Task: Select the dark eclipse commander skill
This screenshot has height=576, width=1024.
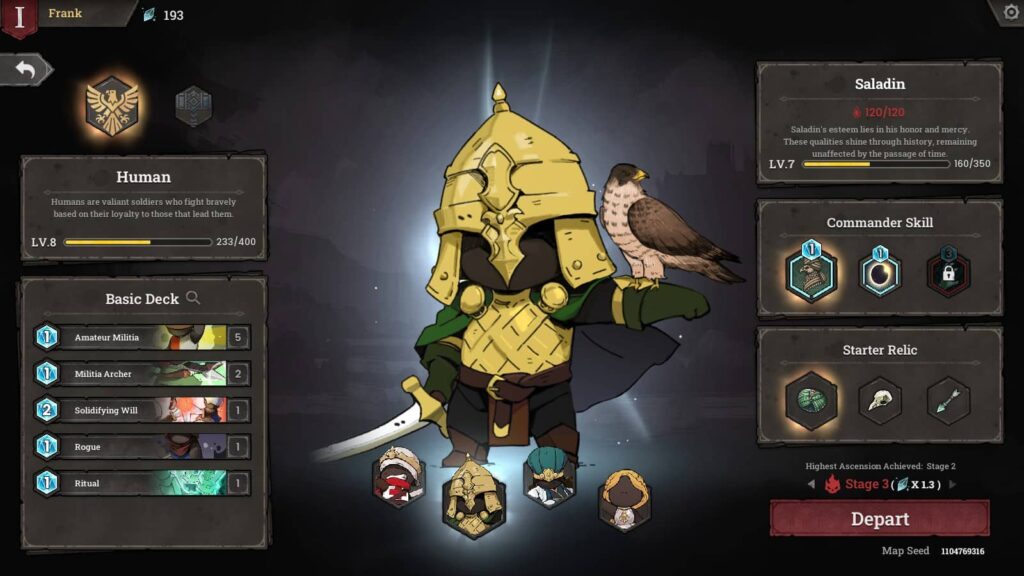Action: (880, 272)
